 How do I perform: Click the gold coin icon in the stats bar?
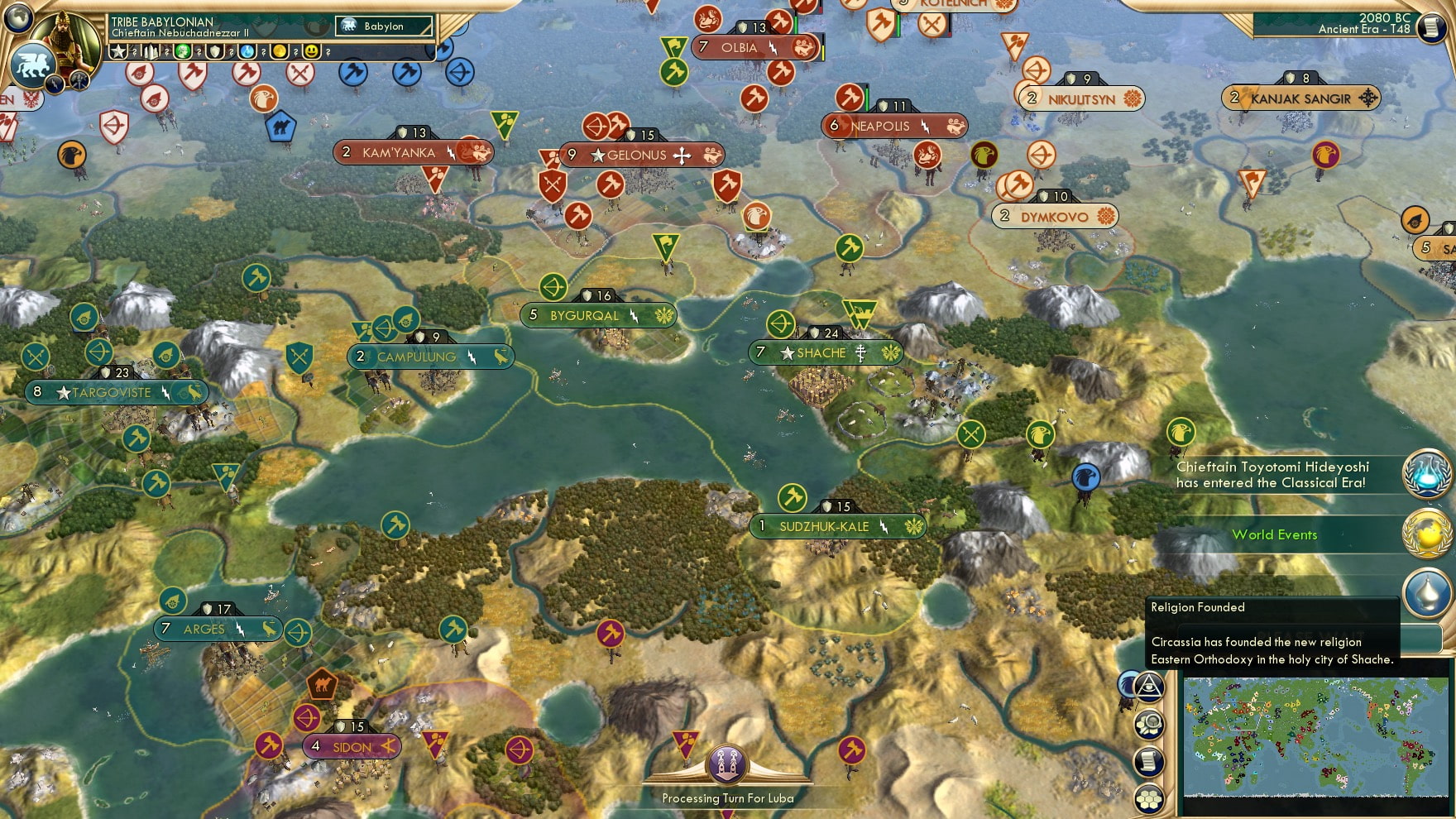pos(279,51)
